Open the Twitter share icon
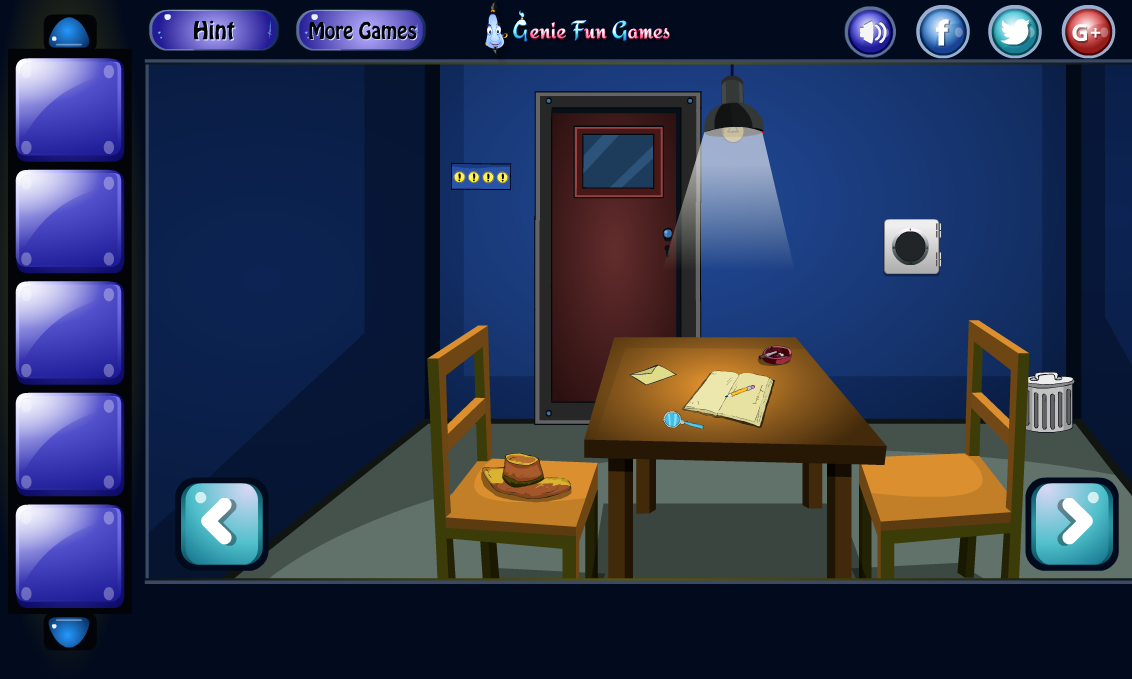The height and width of the screenshot is (679, 1132). [1014, 32]
